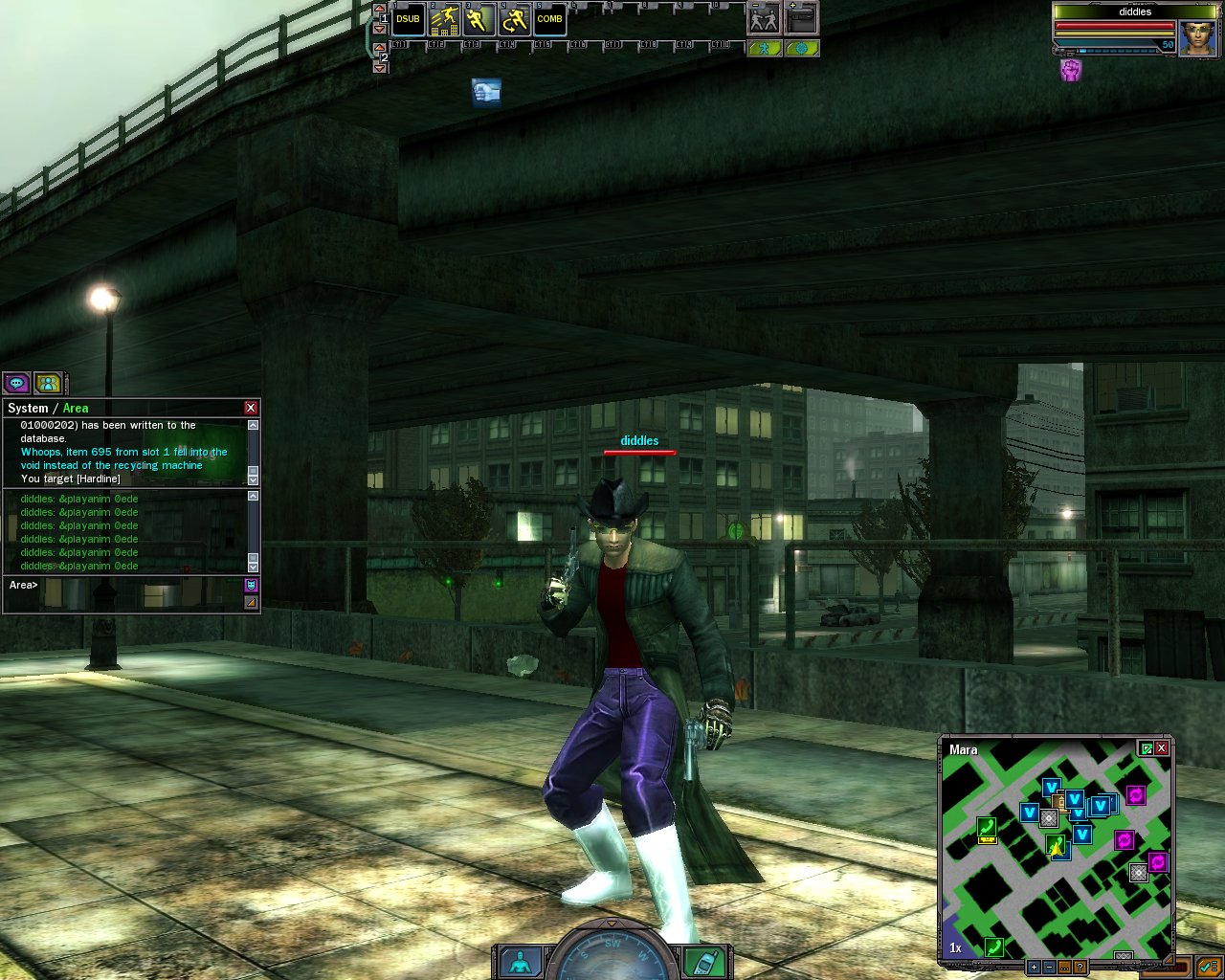Zoom in the minimap with plus button

point(1034,968)
